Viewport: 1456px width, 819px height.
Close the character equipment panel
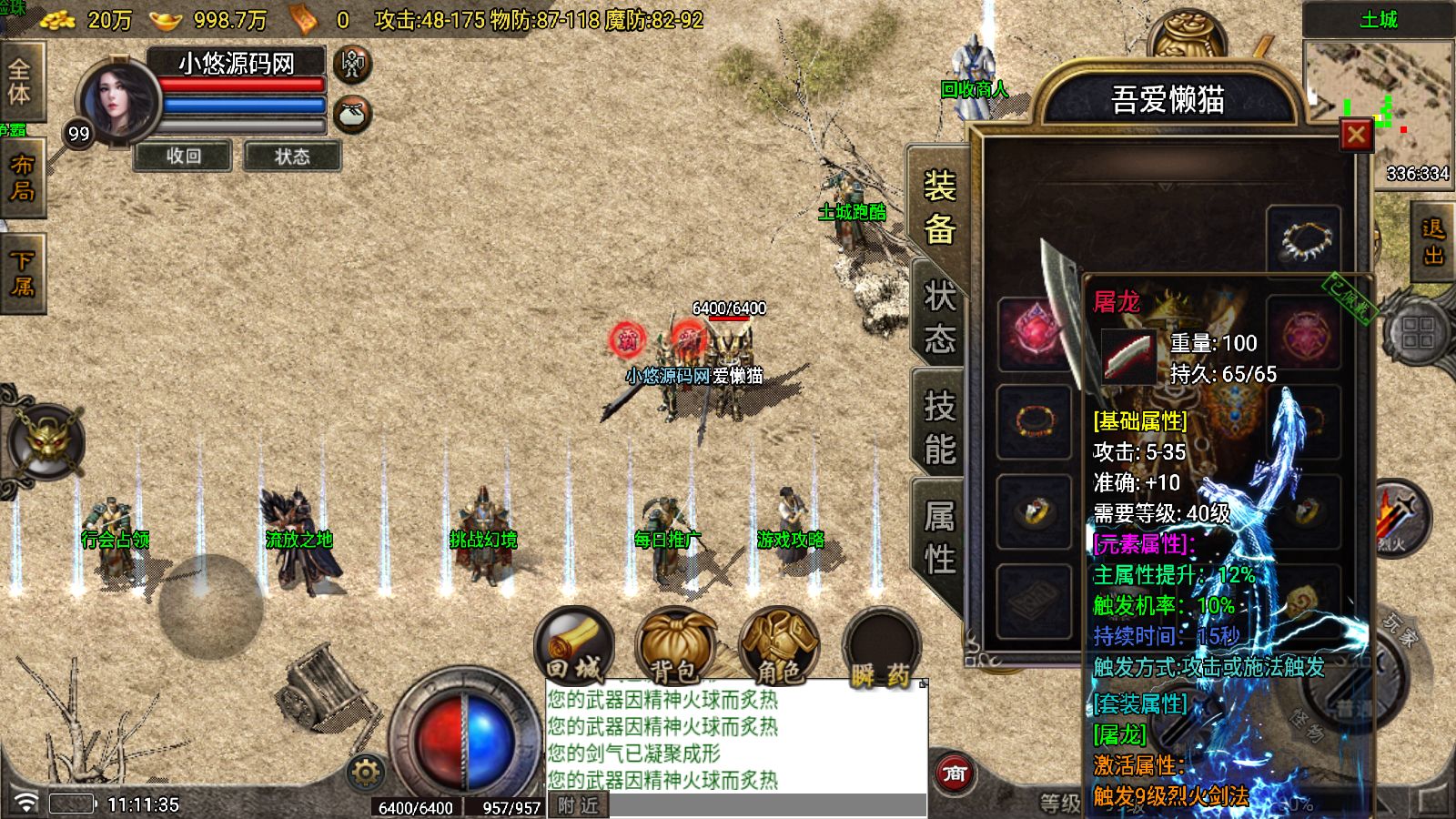tap(1356, 136)
